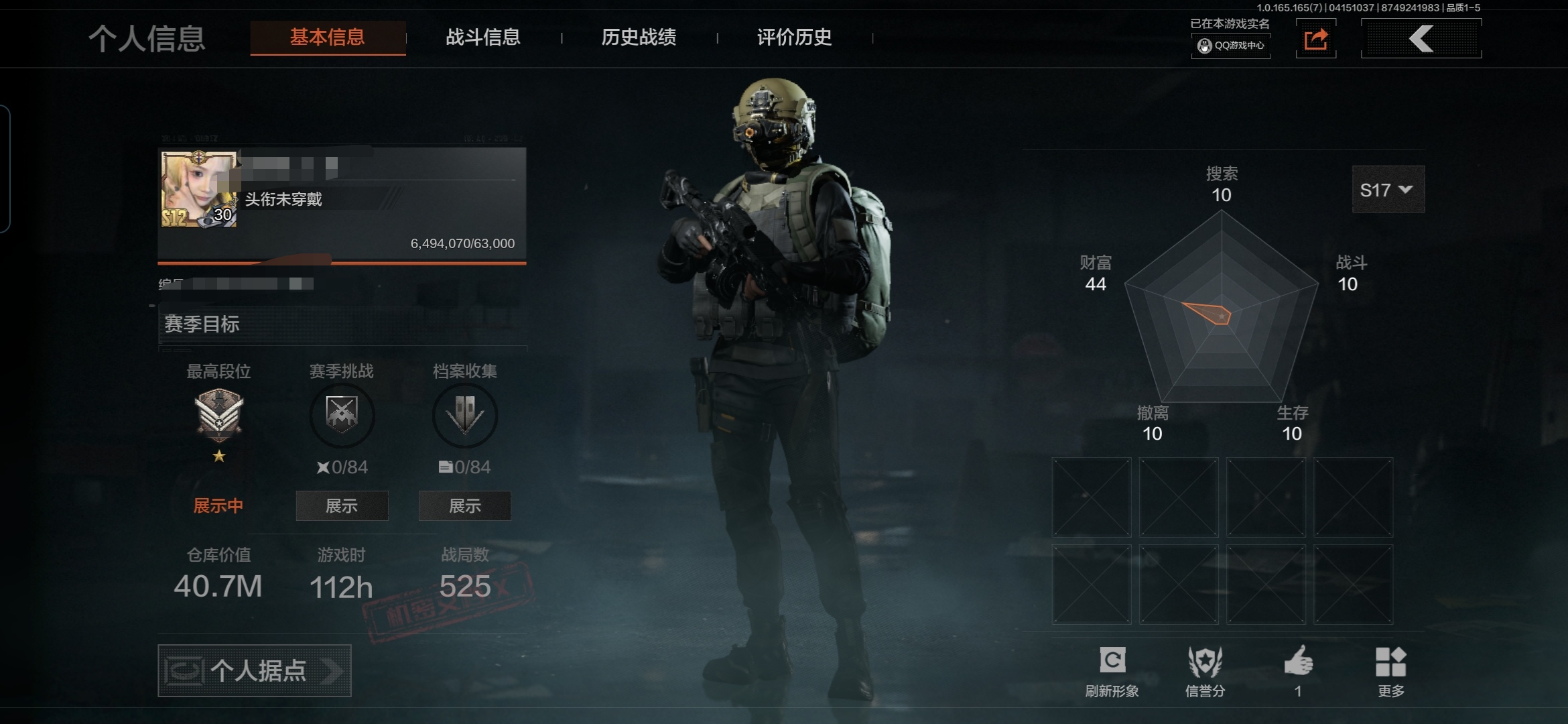
Task: Click the share arrow icon
Action: (x=1315, y=39)
